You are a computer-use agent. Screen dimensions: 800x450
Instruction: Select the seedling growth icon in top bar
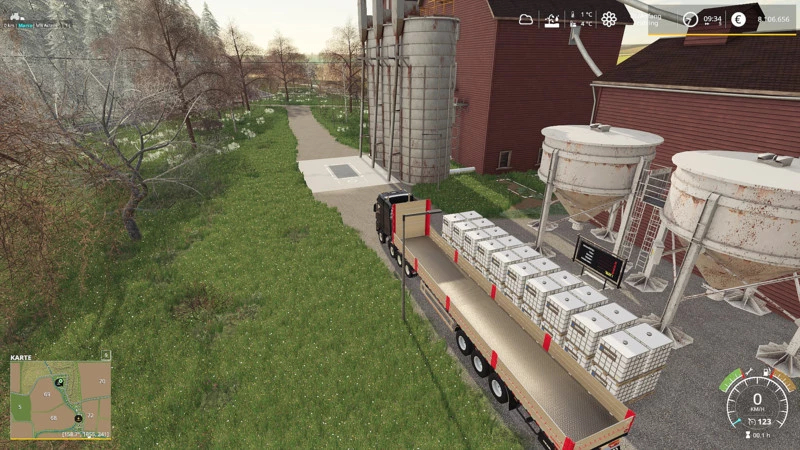(552, 19)
